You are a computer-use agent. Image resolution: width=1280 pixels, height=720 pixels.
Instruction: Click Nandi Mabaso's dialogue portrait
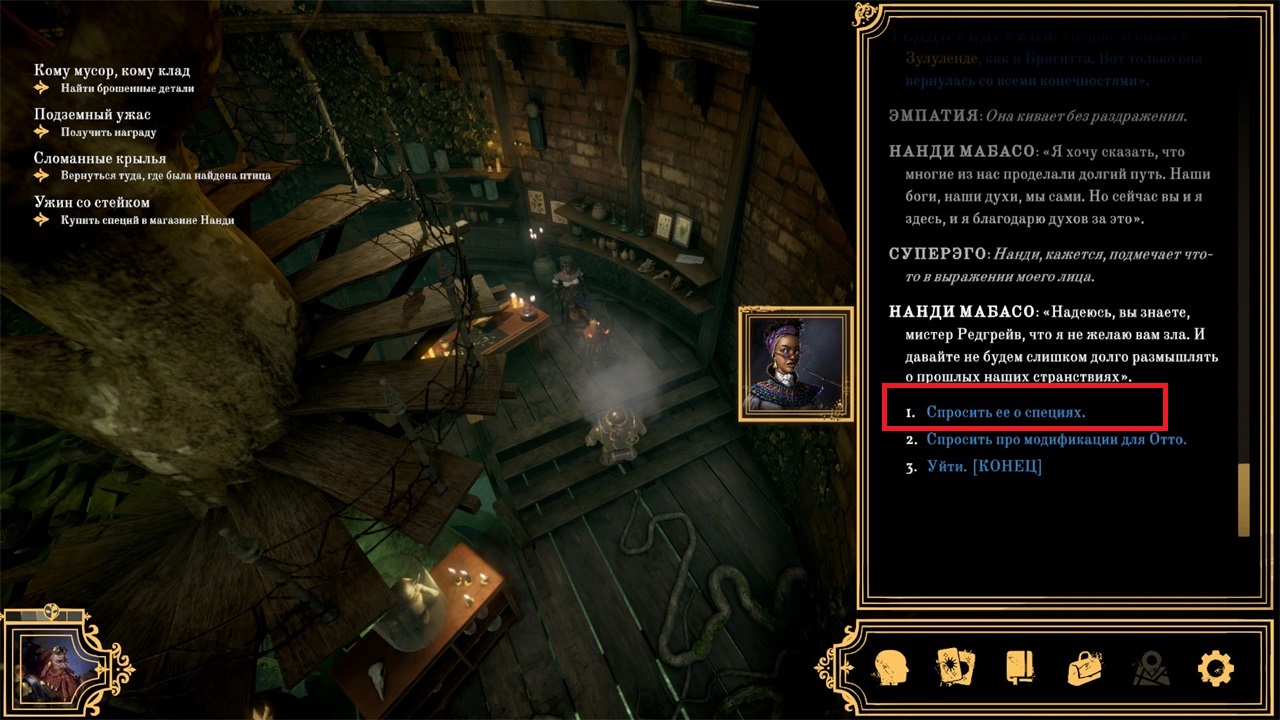(x=796, y=363)
